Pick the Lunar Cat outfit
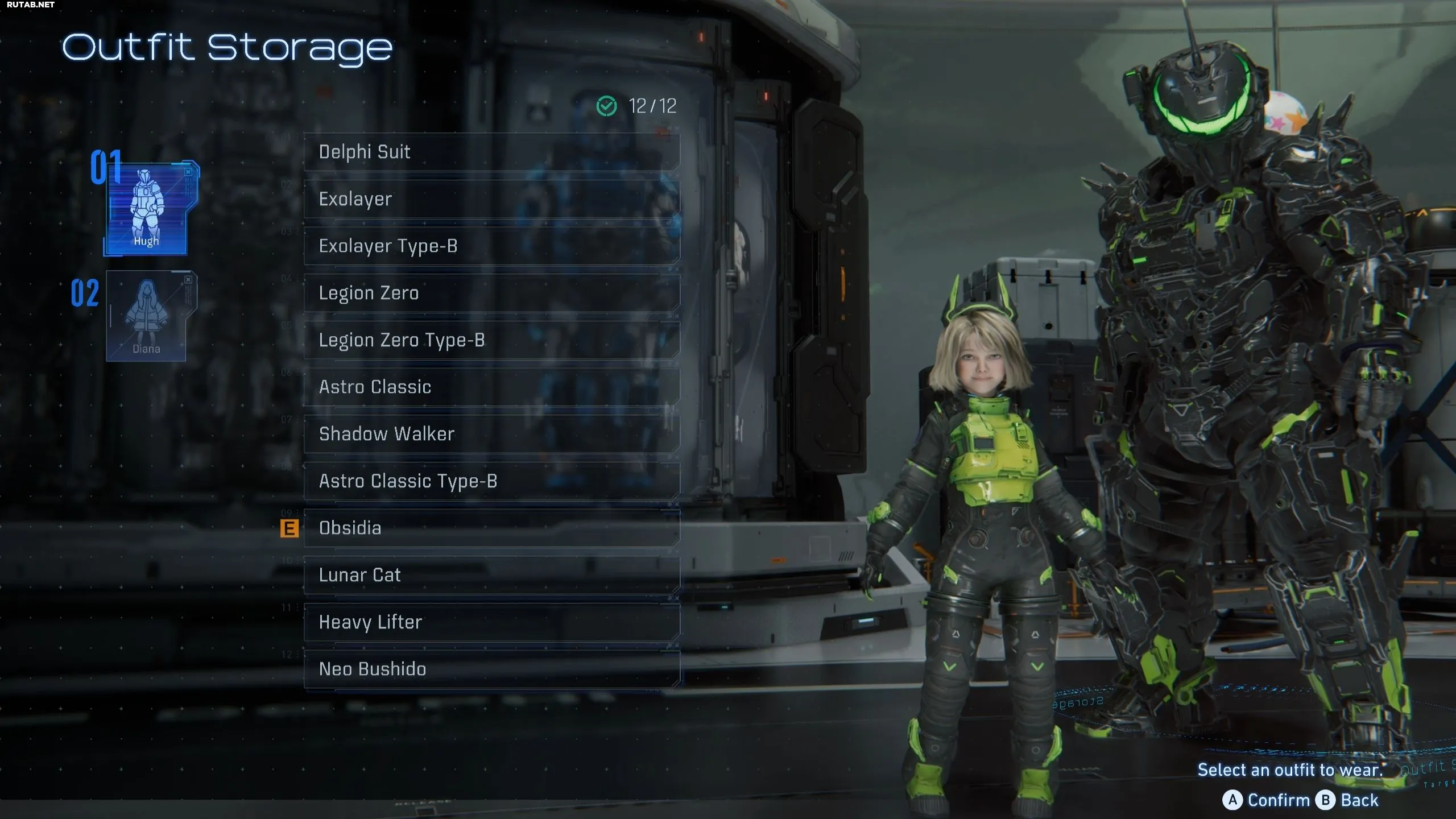1456x819 pixels. point(491,575)
